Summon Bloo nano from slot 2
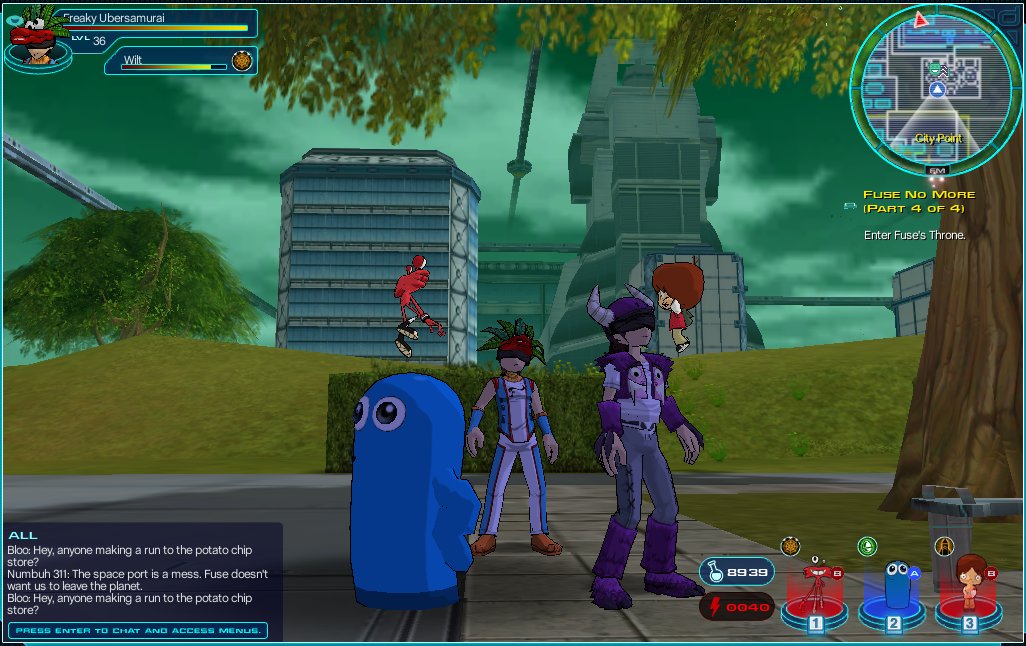The width and height of the screenshot is (1026, 646). (893, 591)
